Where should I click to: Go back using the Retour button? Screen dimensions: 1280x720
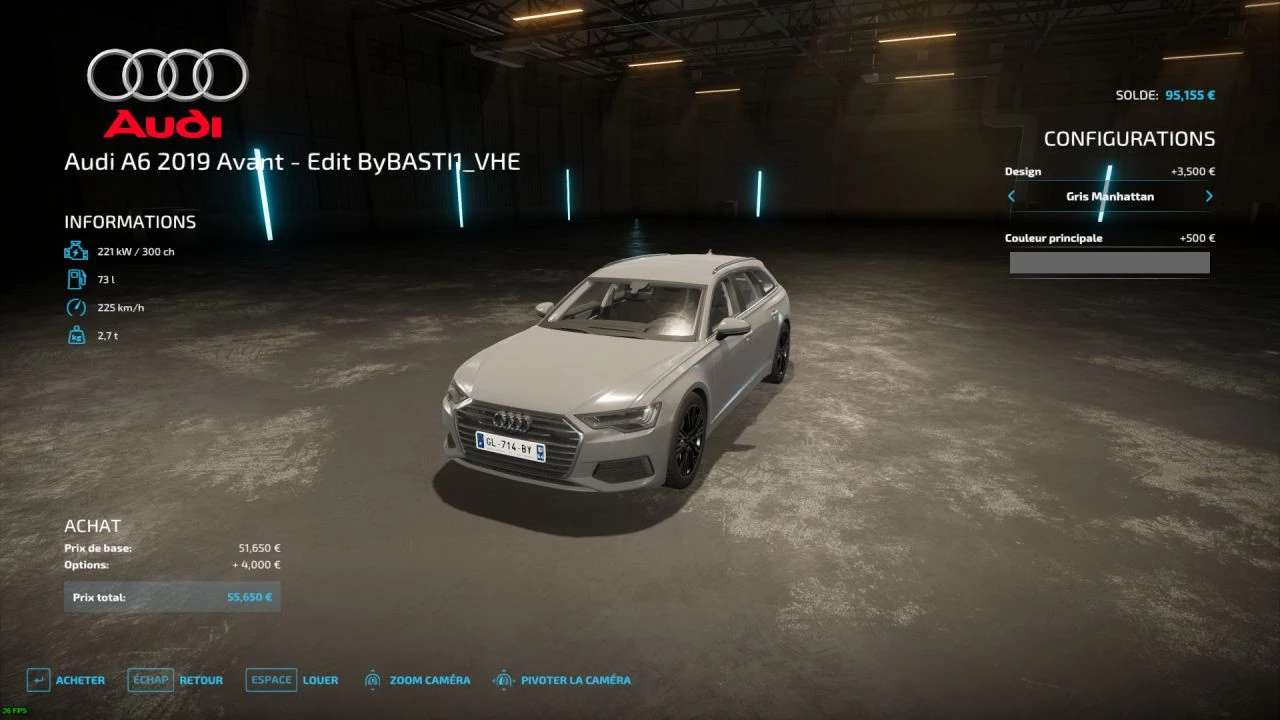point(175,680)
